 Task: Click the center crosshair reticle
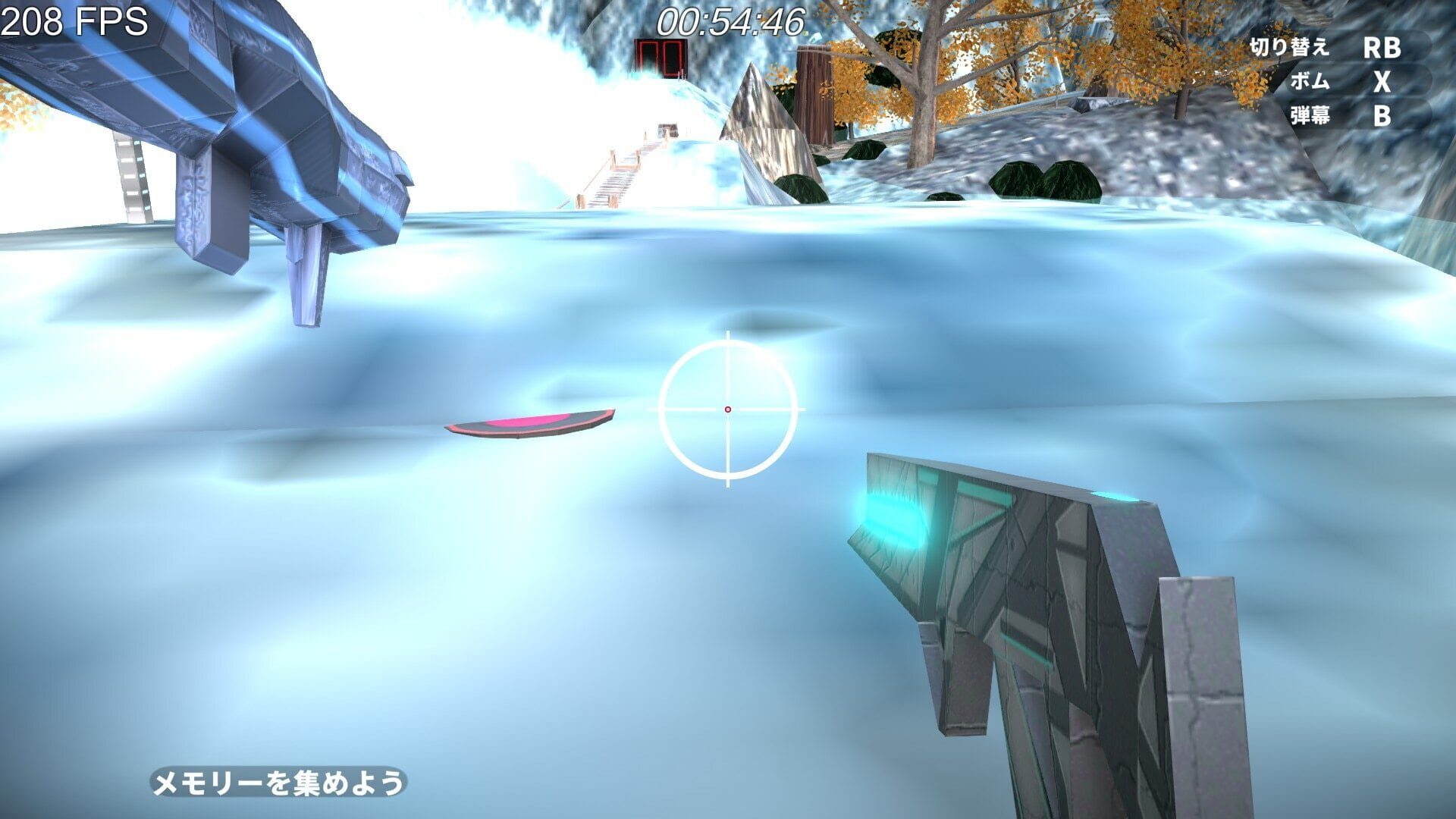728,409
